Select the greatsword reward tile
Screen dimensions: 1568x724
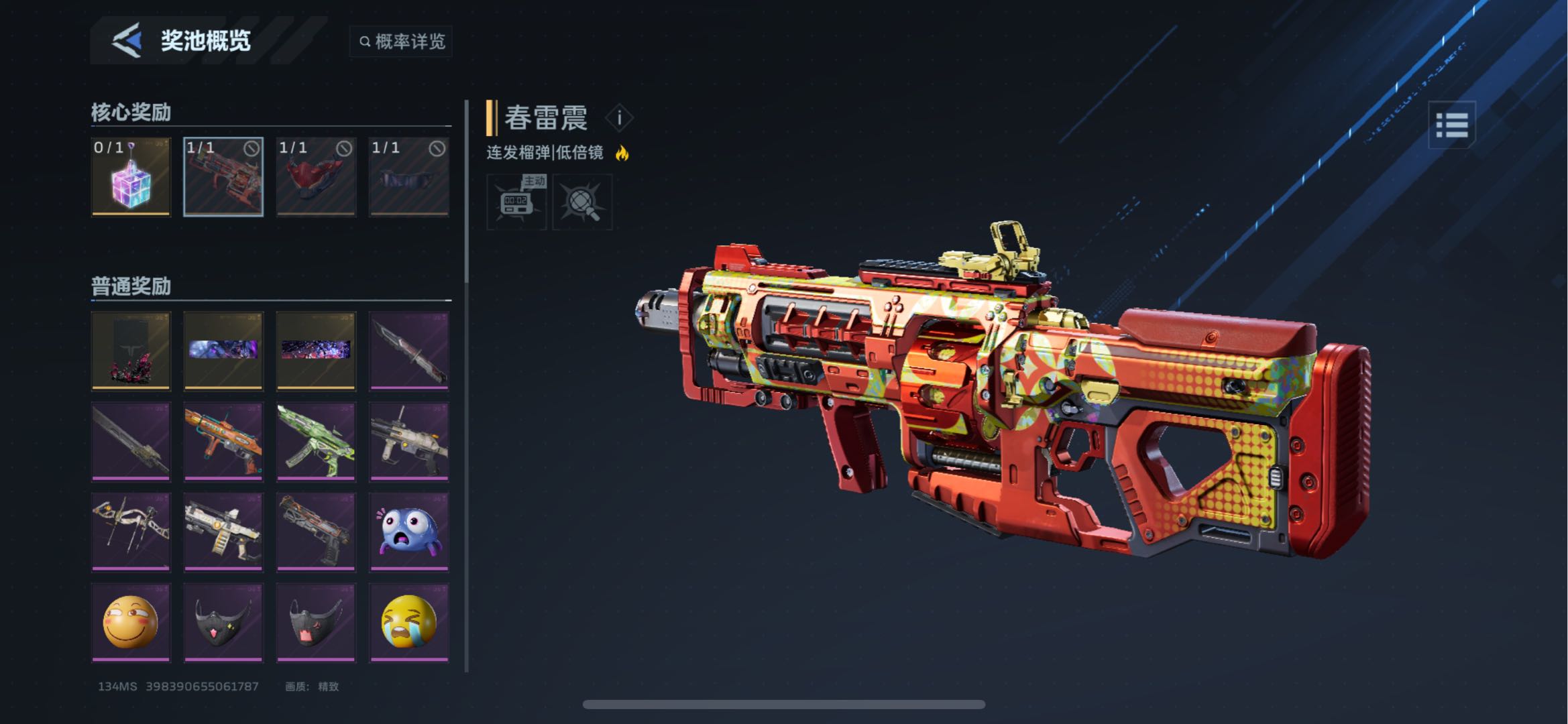(131, 441)
